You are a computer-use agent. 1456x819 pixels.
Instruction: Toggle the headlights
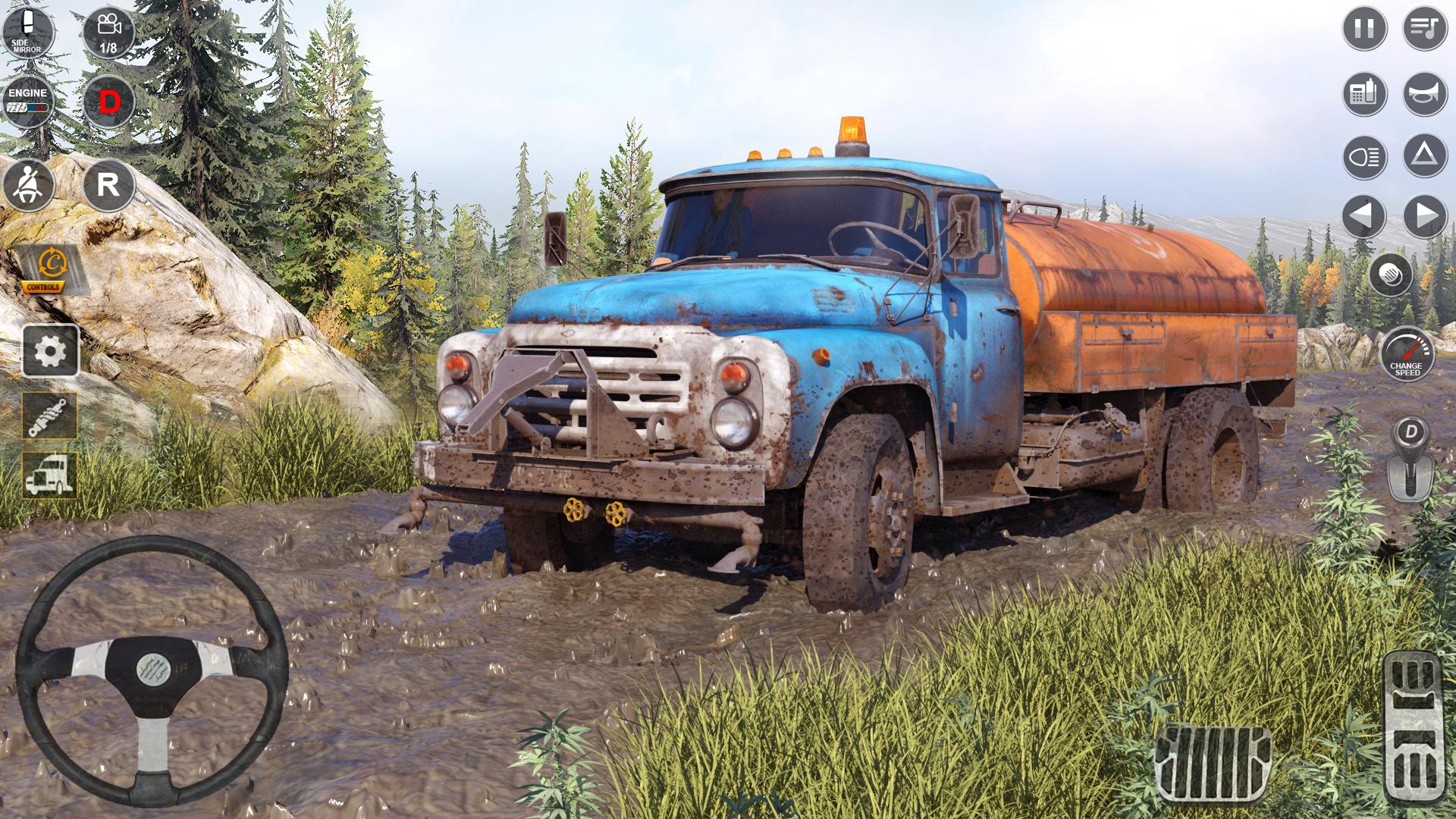(x=1364, y=157)
